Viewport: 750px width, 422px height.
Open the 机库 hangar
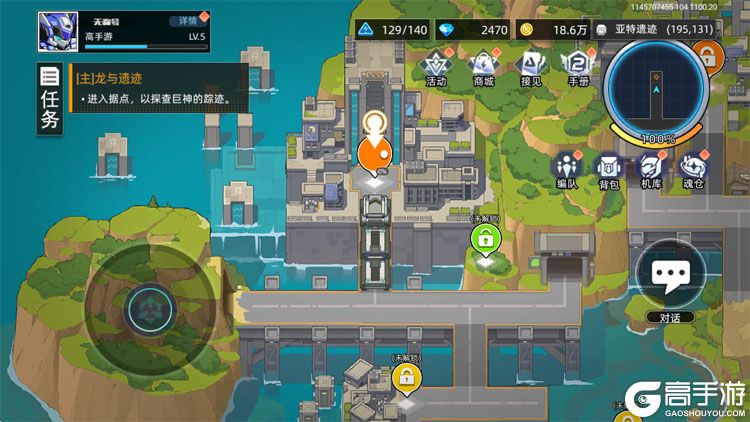(650, 170)
